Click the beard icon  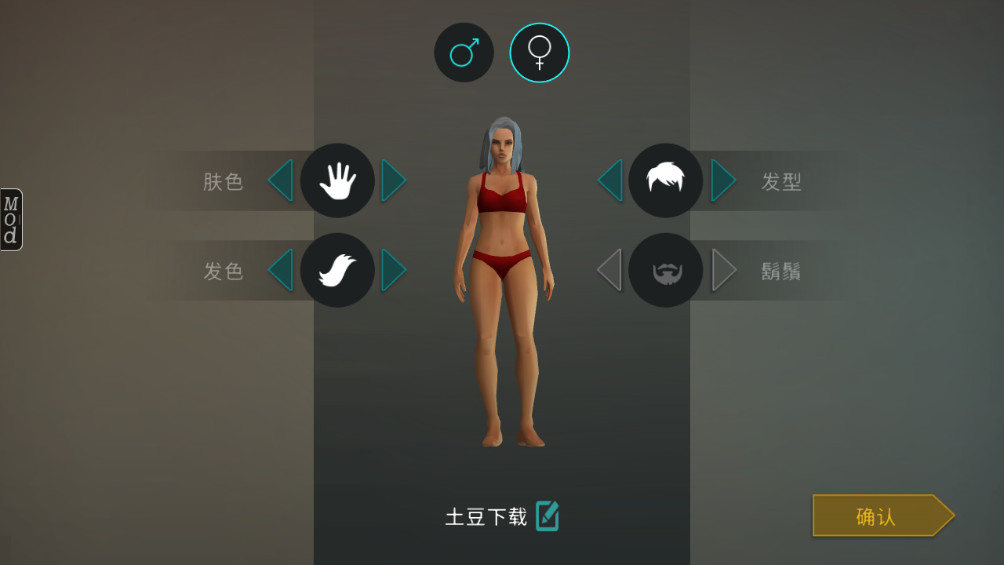[666, 270]
